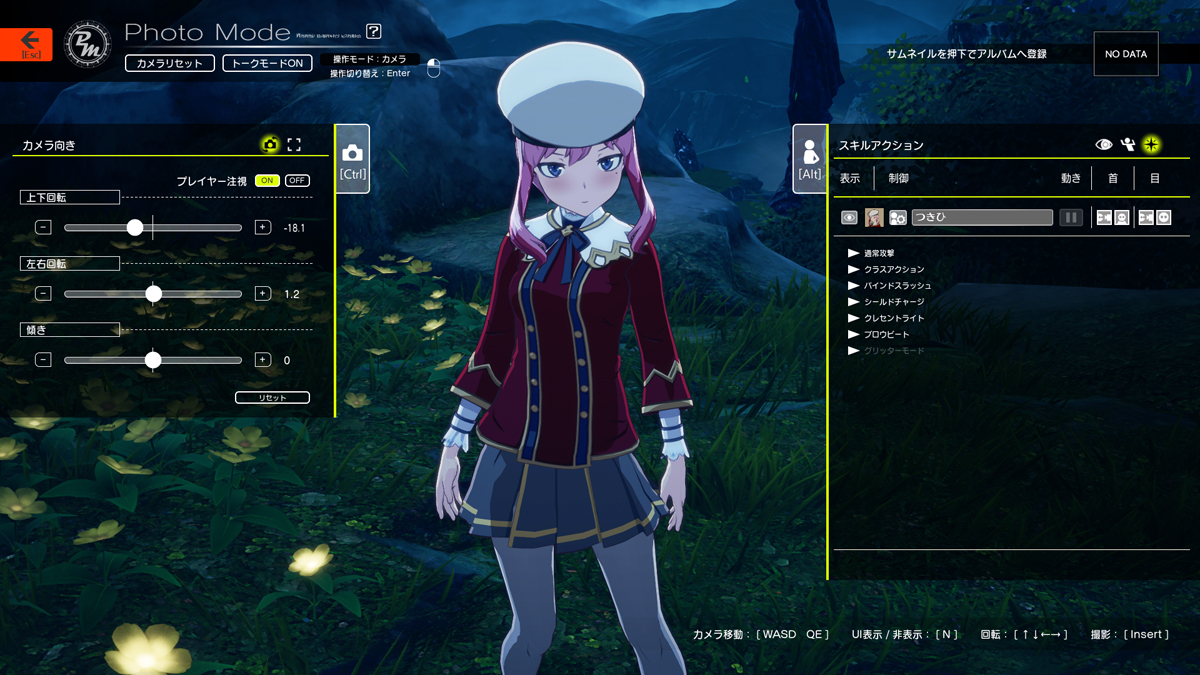Click the NO DATA album thumbnail
The image size is (1200, 675).
pyautogui.click(x=1126, y=54)
